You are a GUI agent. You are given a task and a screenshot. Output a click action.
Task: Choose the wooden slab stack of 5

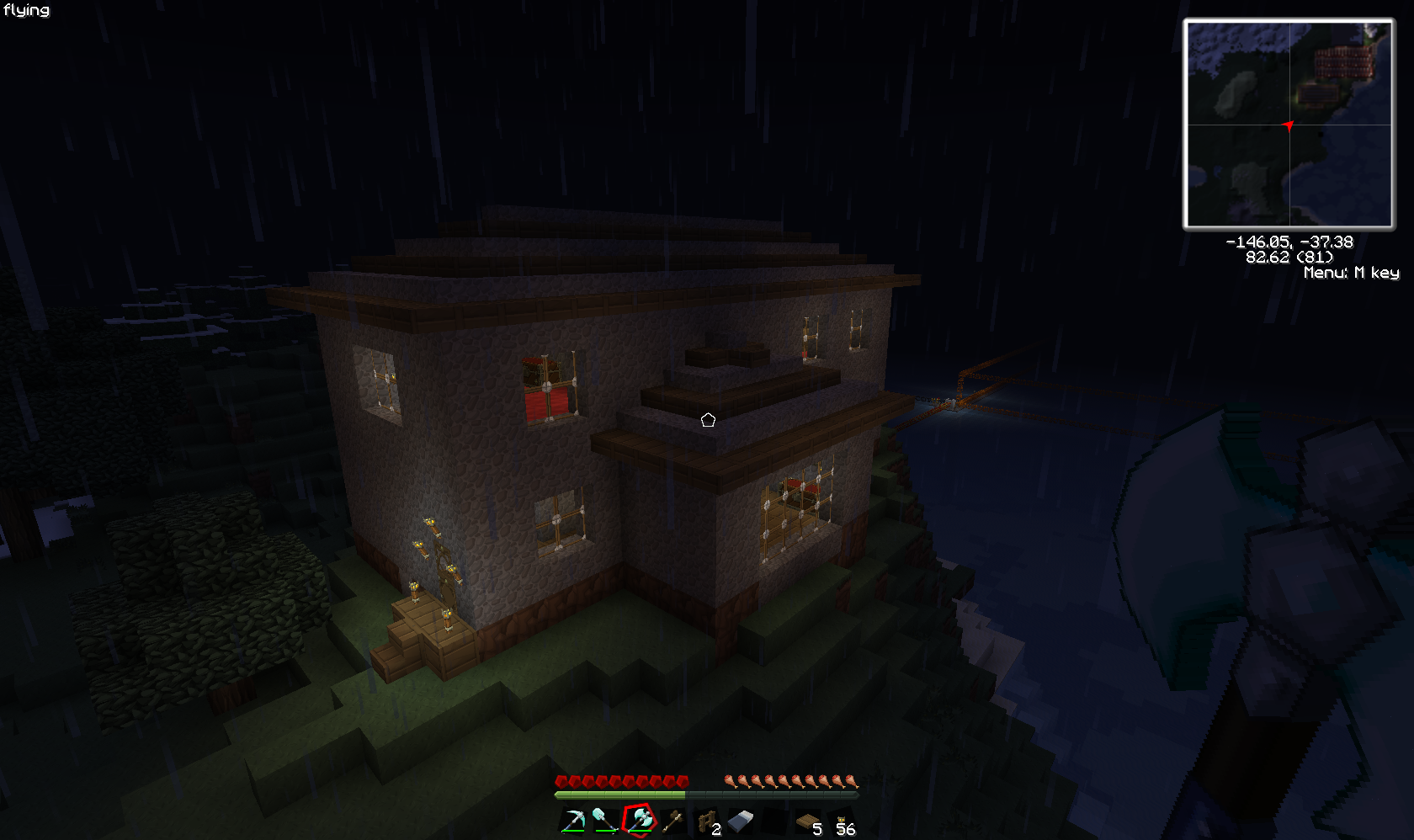coord(809,821)
